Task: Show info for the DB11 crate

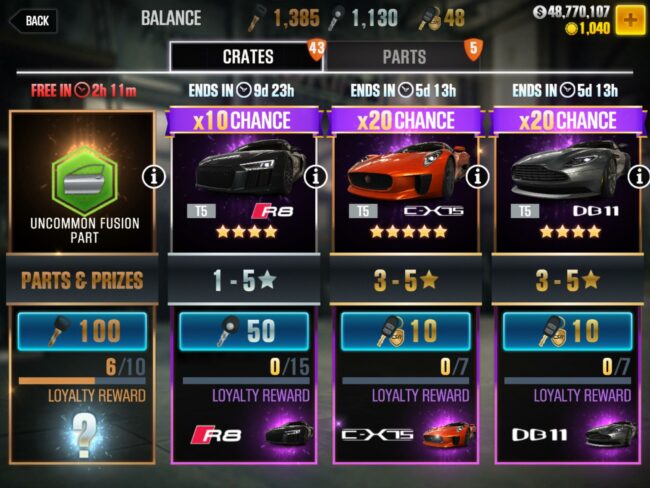Action: (x=637, y=177)
